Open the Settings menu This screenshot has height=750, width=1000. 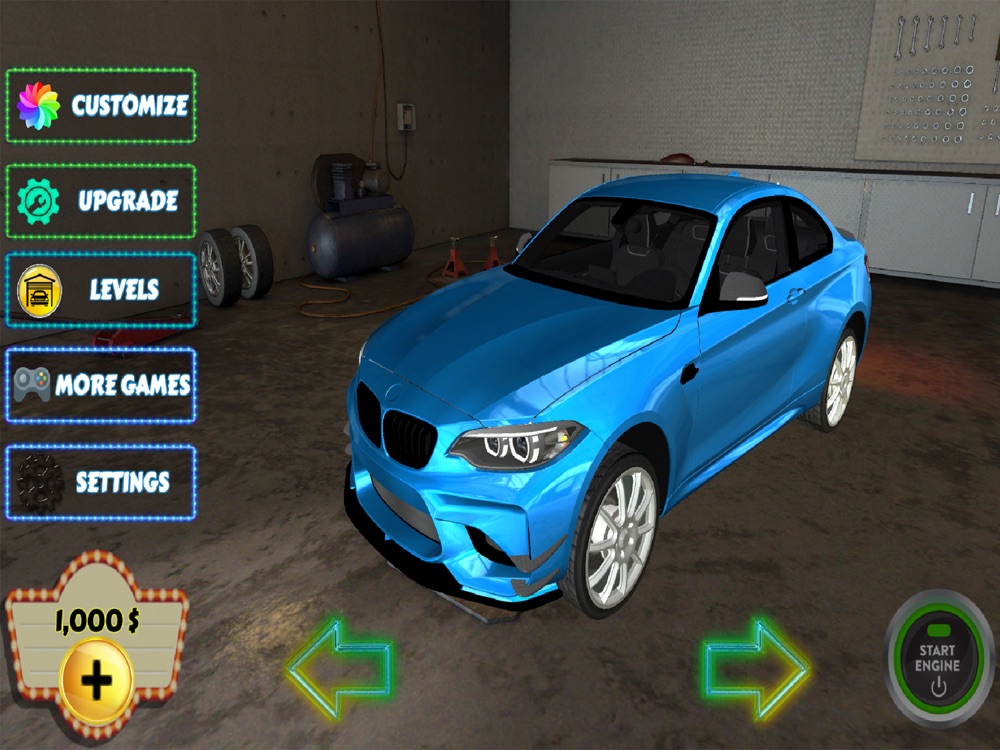pyautogui.click(x=101, y=482)
